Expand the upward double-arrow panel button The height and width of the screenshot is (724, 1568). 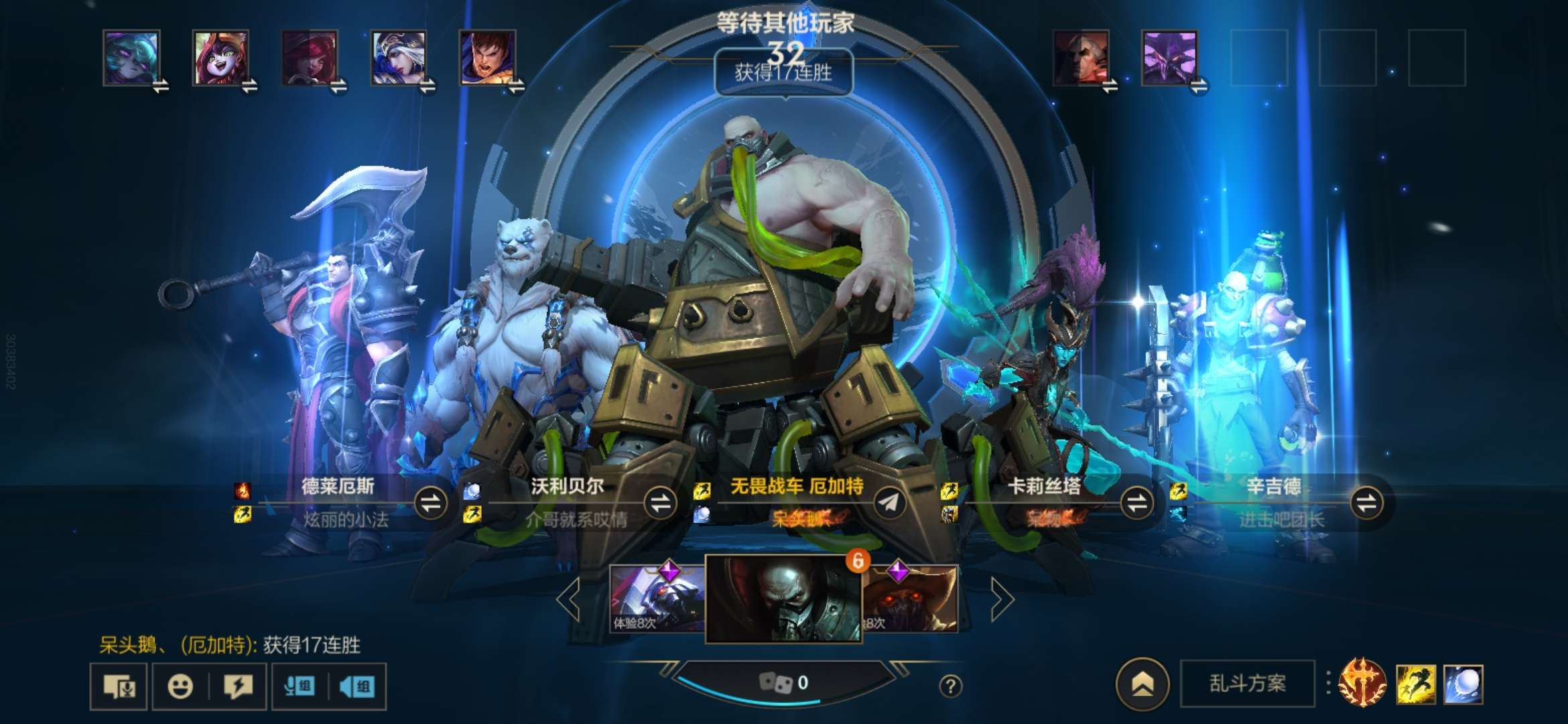pos(1142,684)
